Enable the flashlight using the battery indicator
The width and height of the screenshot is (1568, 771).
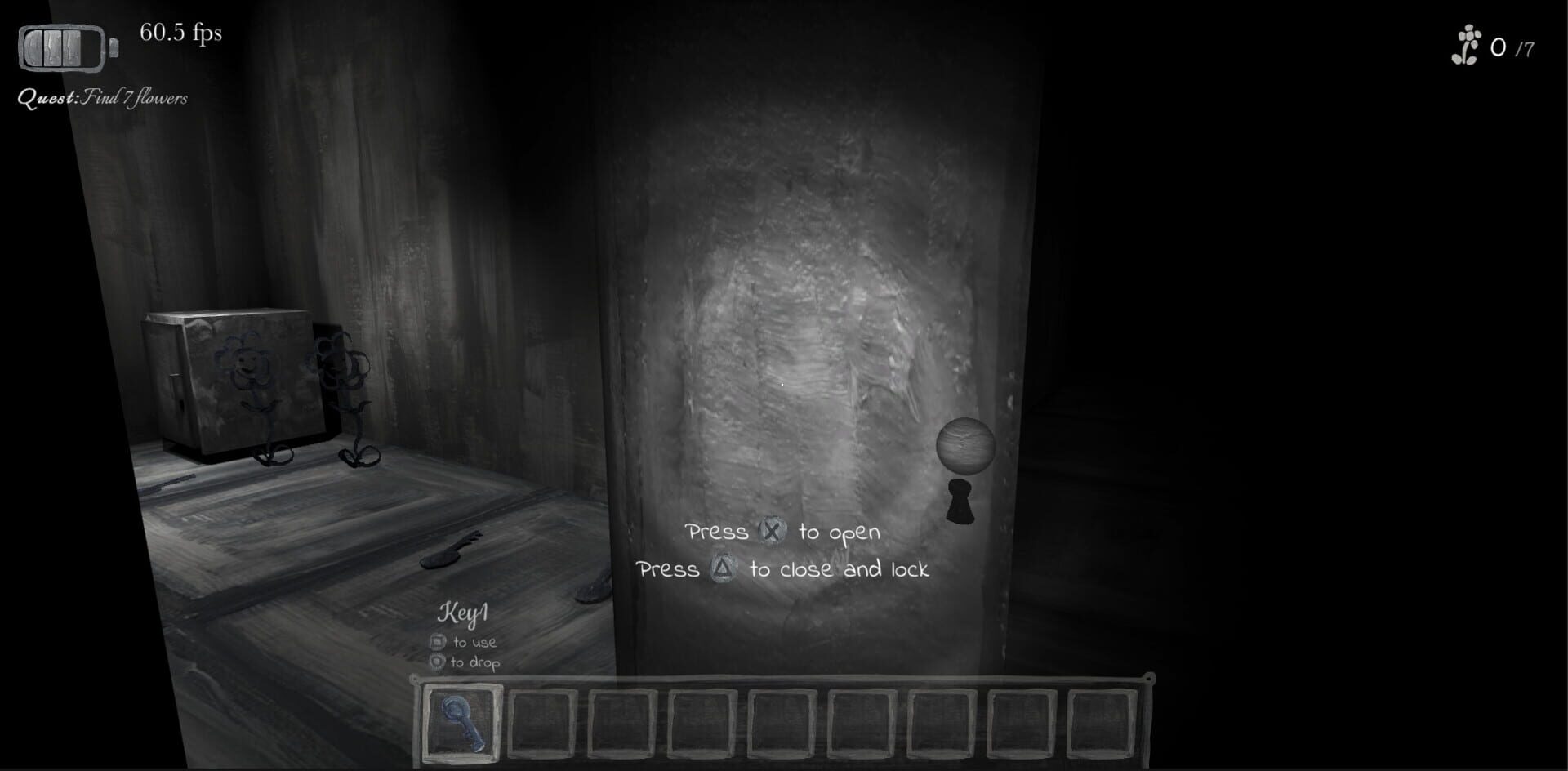[x=61, y=47]
